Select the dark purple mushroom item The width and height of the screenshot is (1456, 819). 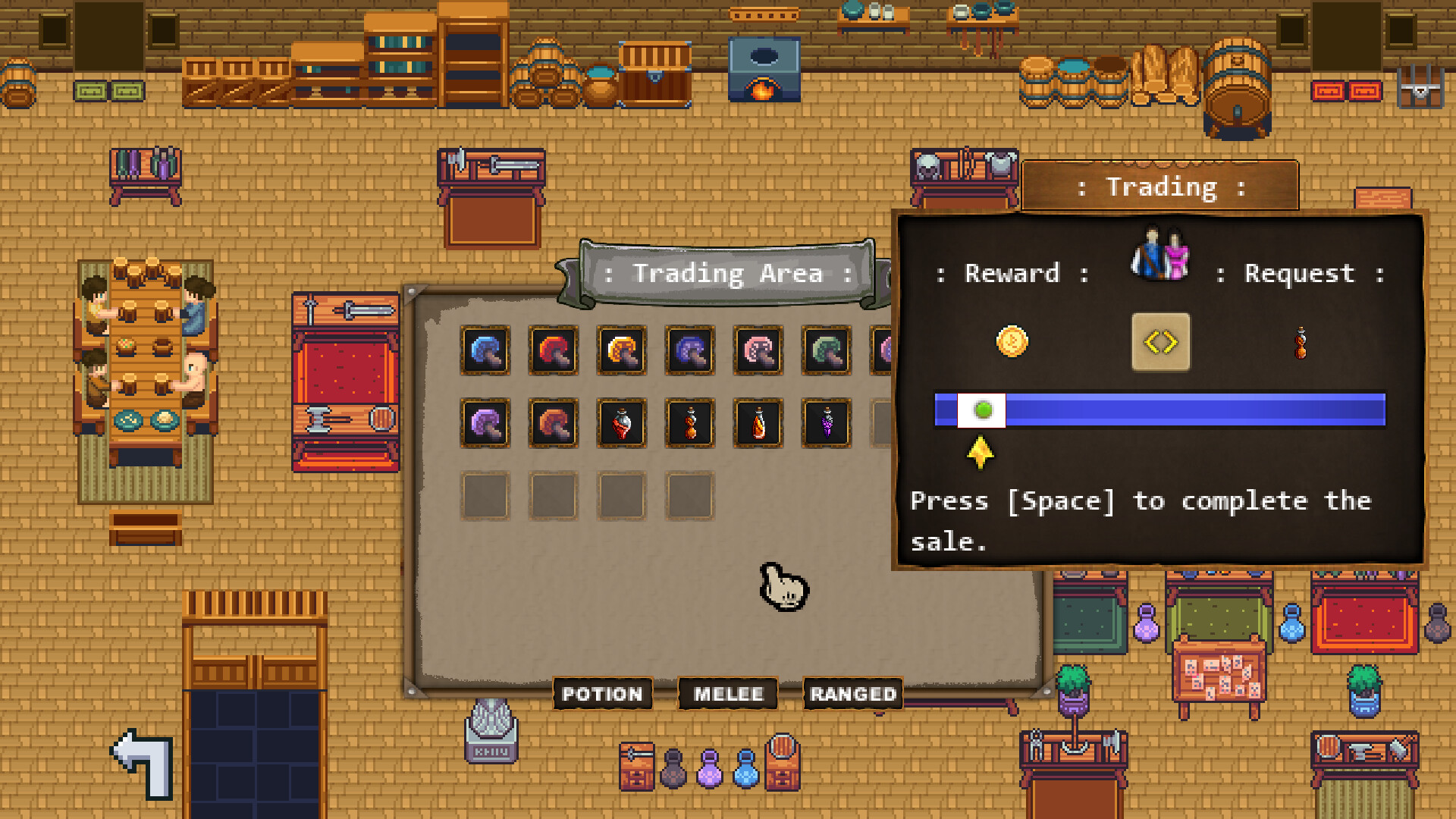tap(689, 350)
